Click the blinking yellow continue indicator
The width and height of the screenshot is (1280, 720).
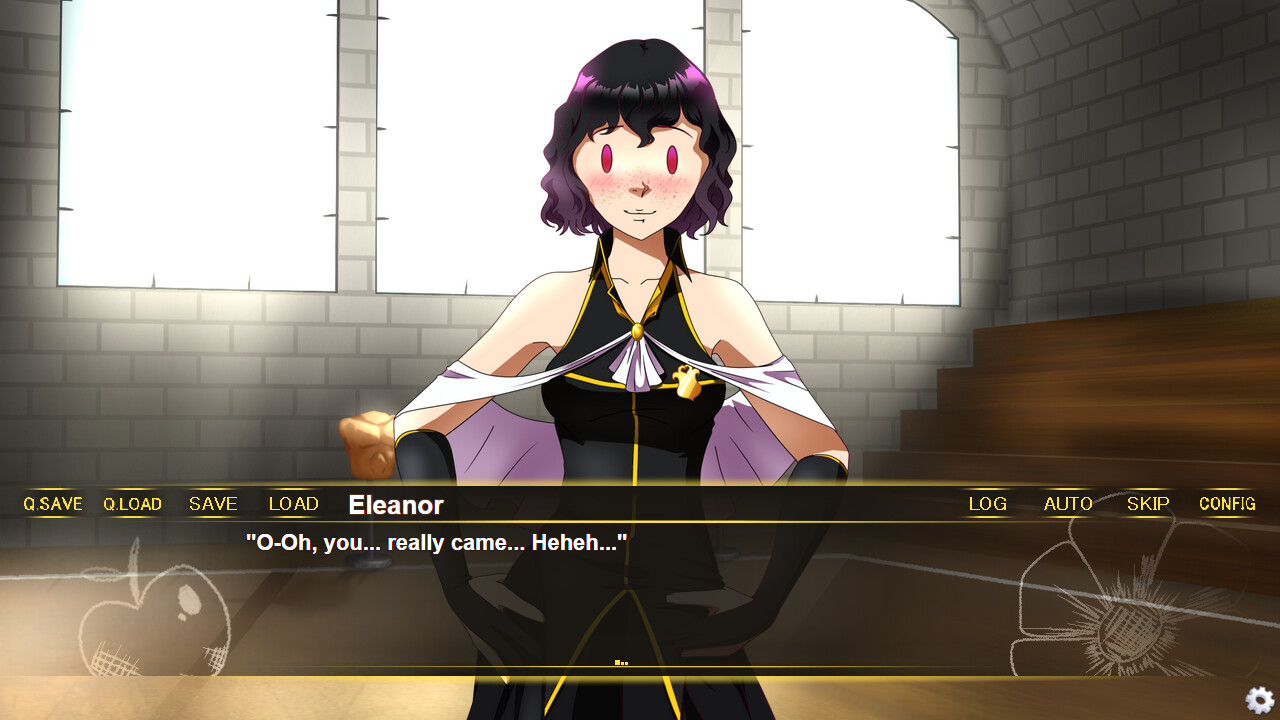click(621, 660)
